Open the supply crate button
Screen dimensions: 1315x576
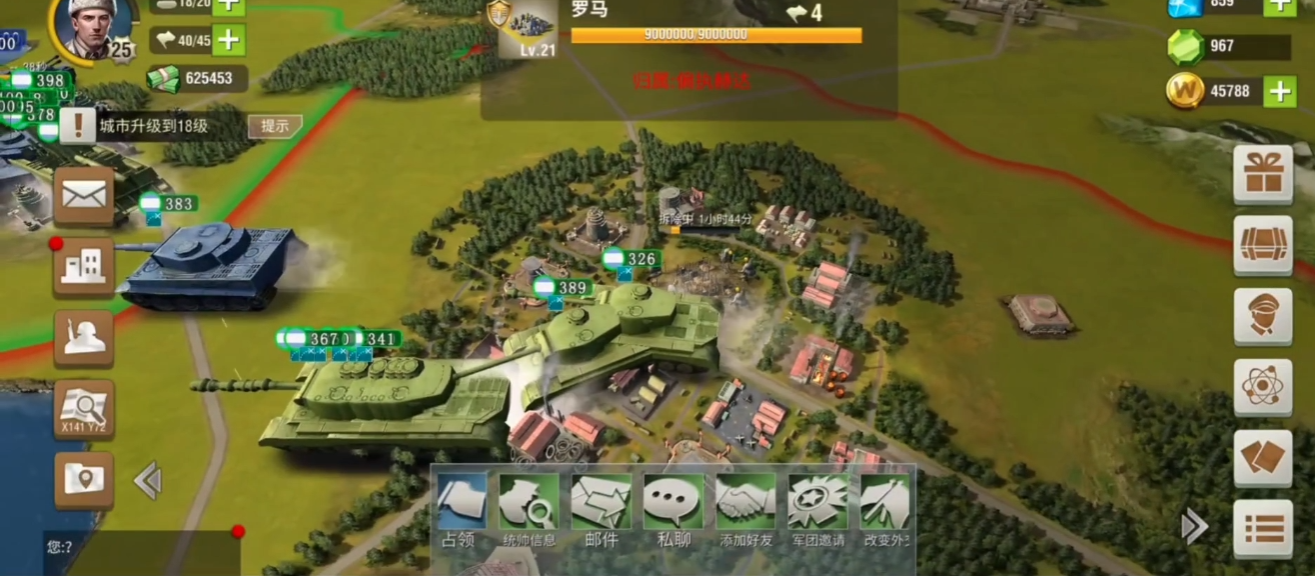(x=1262, y=246)
